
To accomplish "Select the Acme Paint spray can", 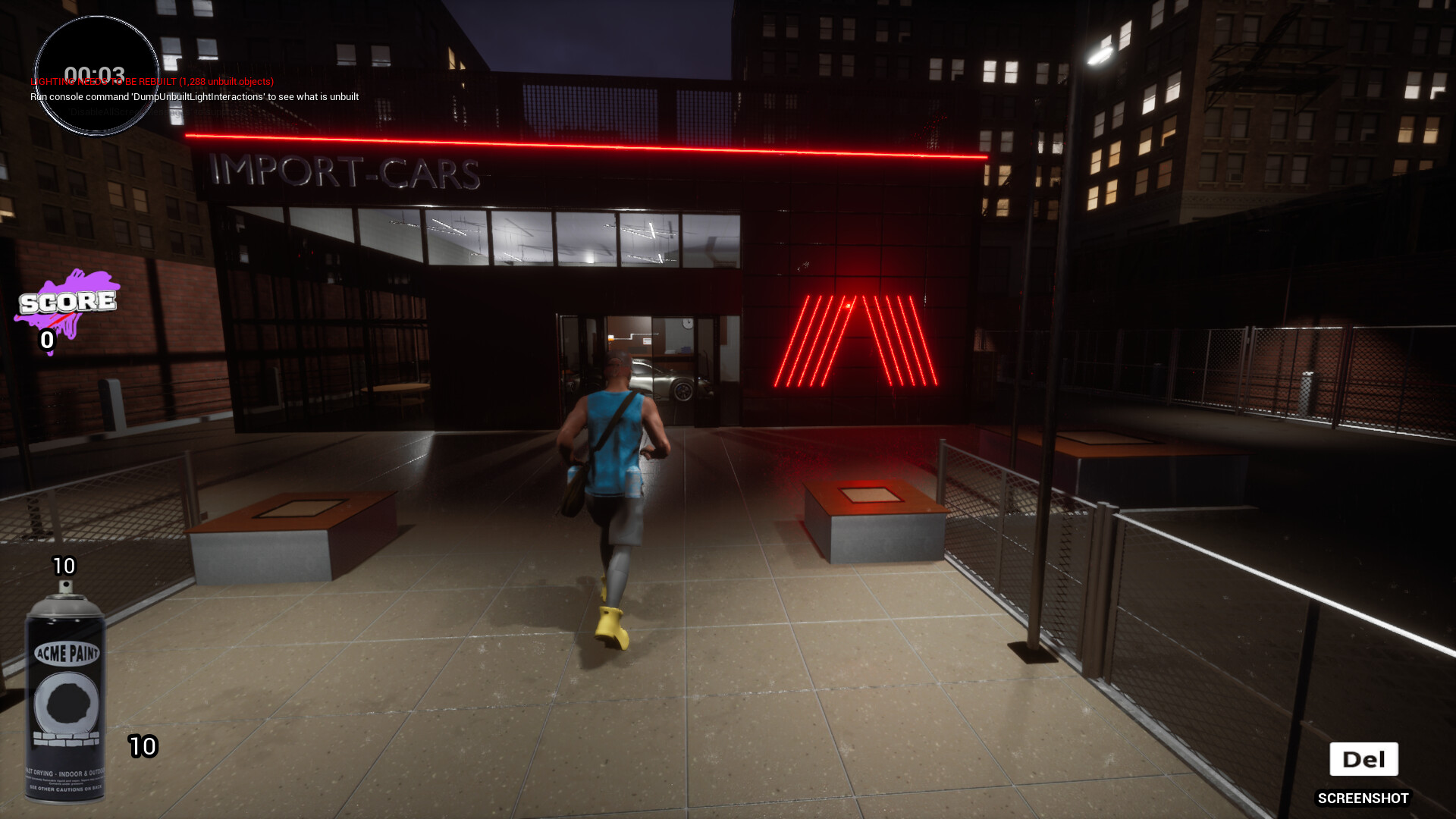I will pyautogui.click(x=65, y=694).
